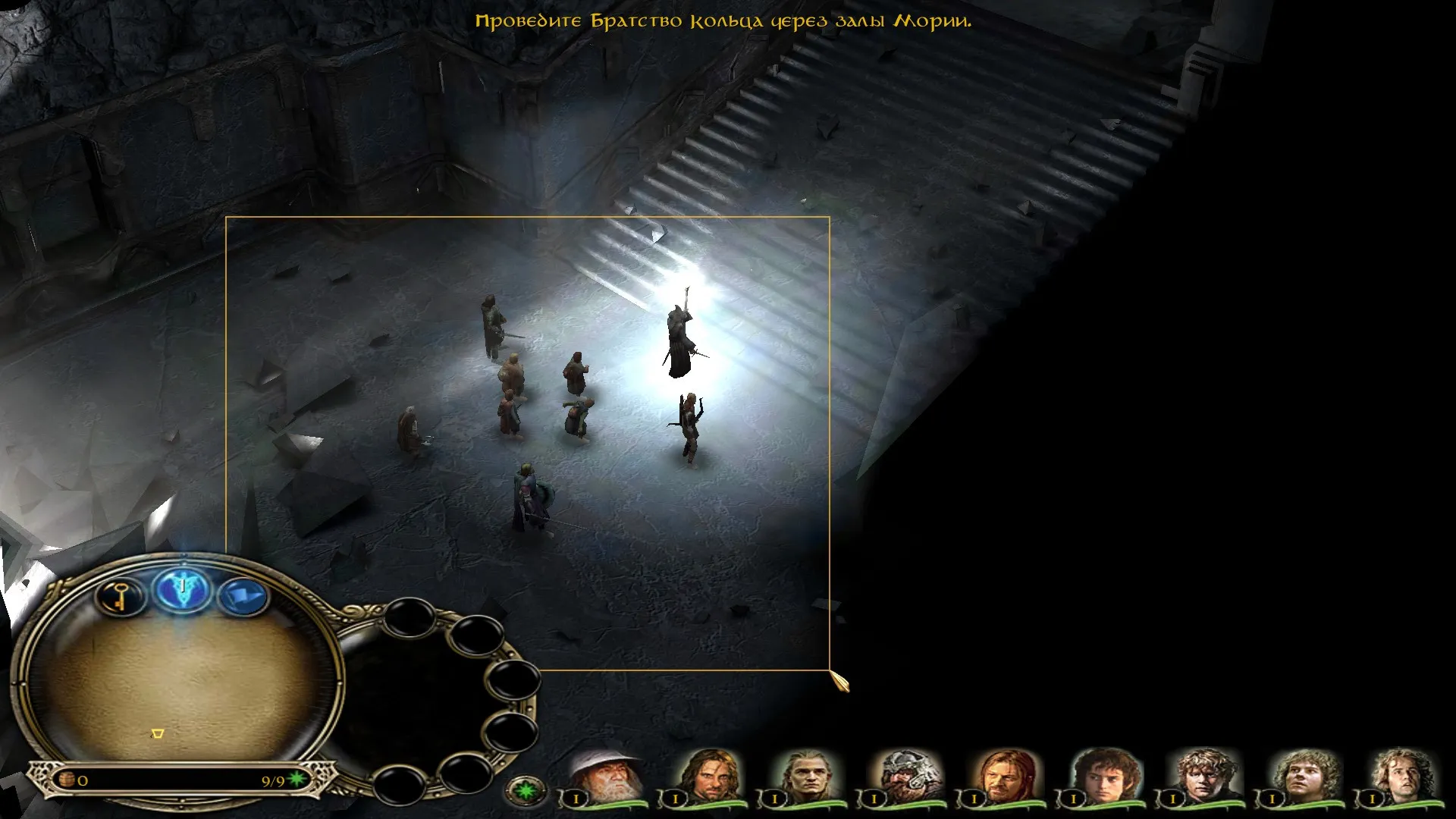Select Pippin's hero portrait

coord(1402,775)
